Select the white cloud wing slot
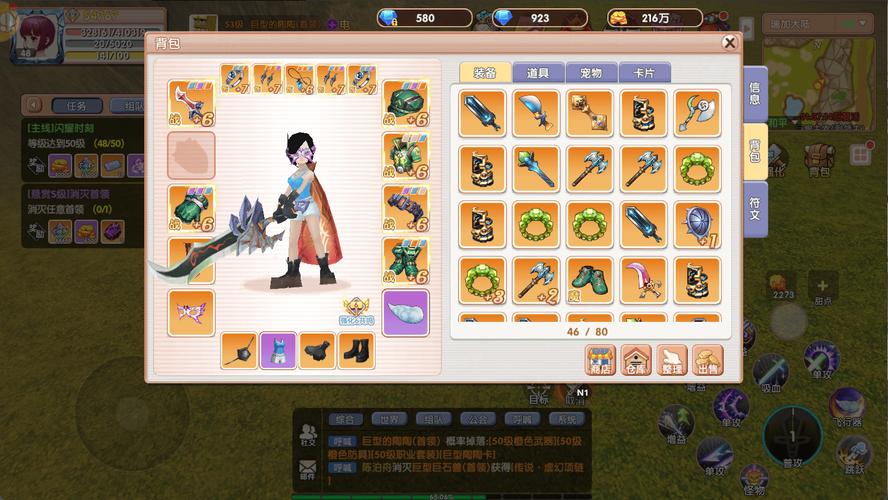 pos(406,312)
